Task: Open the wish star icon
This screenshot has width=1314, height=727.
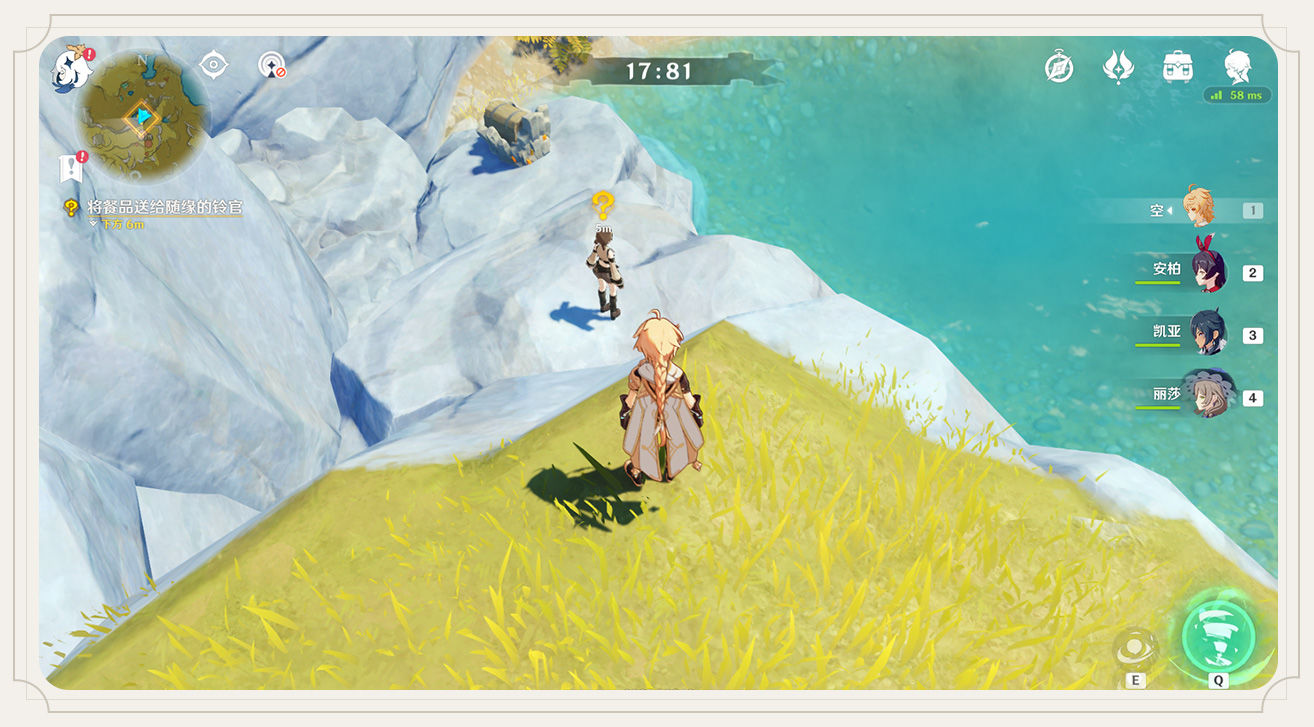Action: click(1118, 68)
